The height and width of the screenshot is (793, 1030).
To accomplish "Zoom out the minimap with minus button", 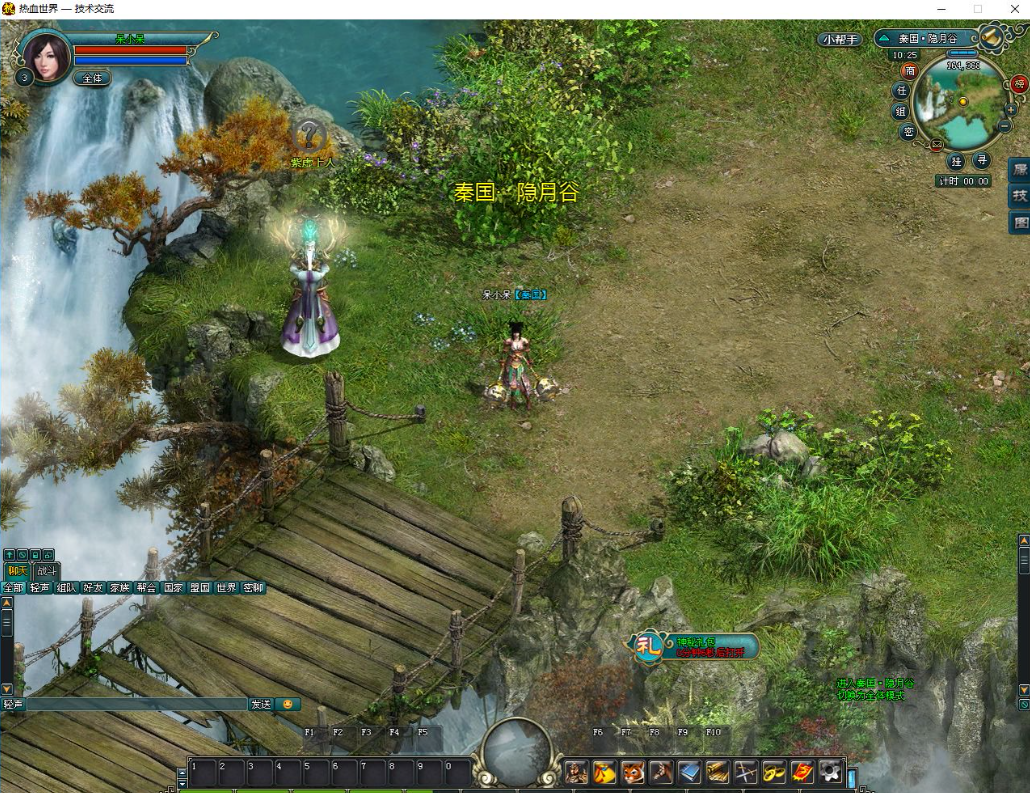I will (x=1003, y=127).
